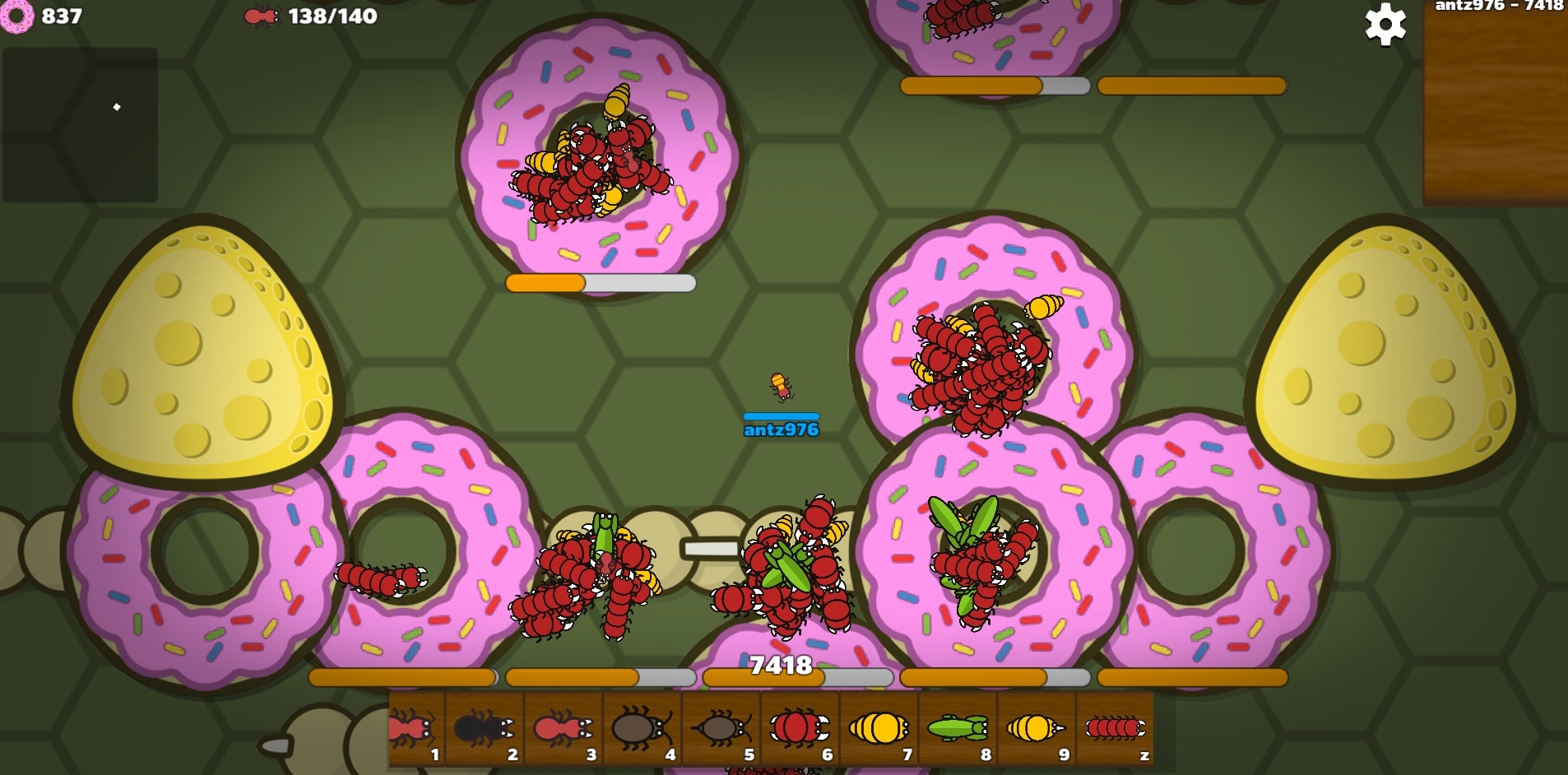
Task: Pick the green grasshopper slot 8
Action: point(958,729)
